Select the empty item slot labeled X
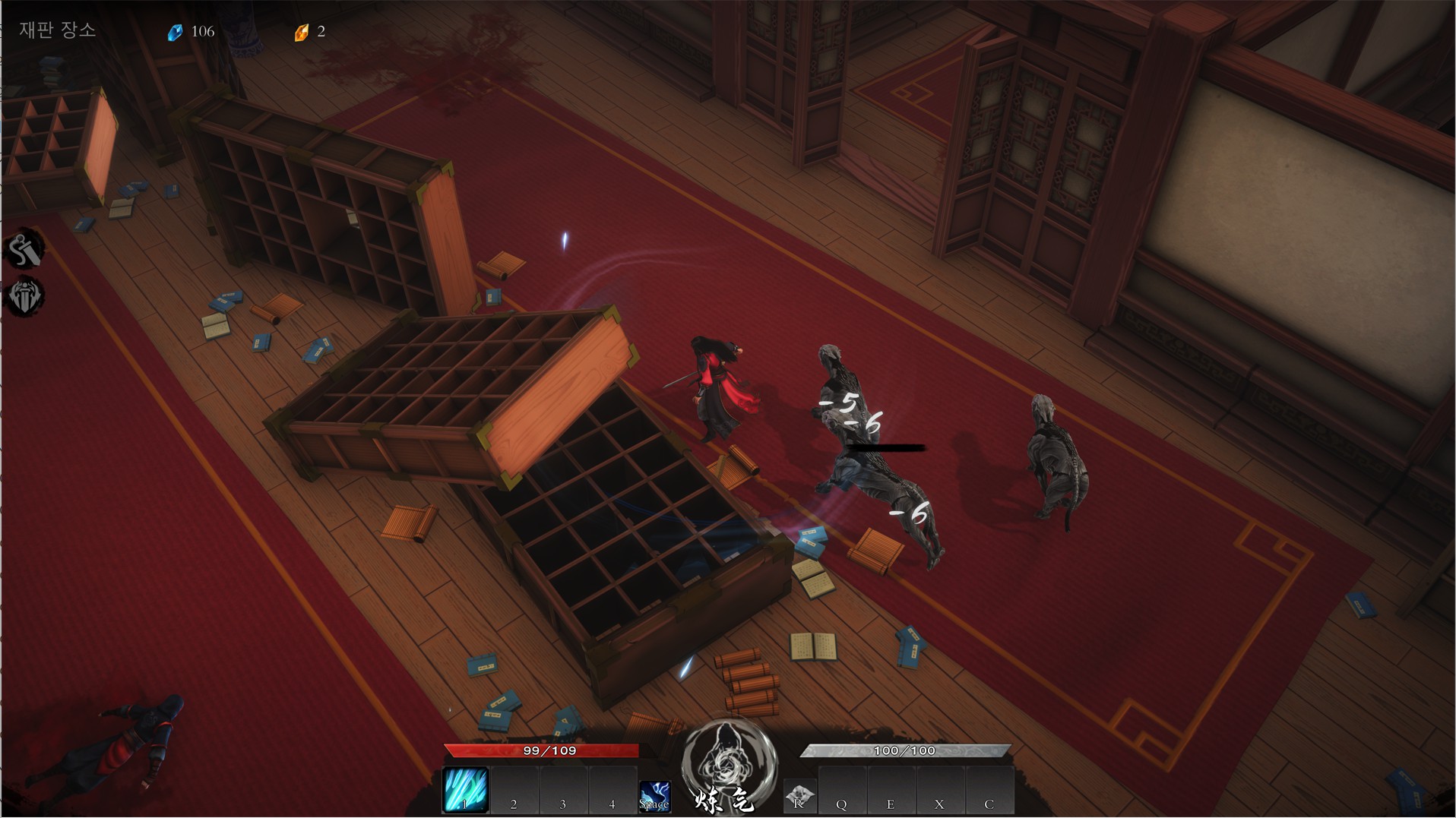Image resolution: width=1456 pixels, height=818 pixels. 939,791
